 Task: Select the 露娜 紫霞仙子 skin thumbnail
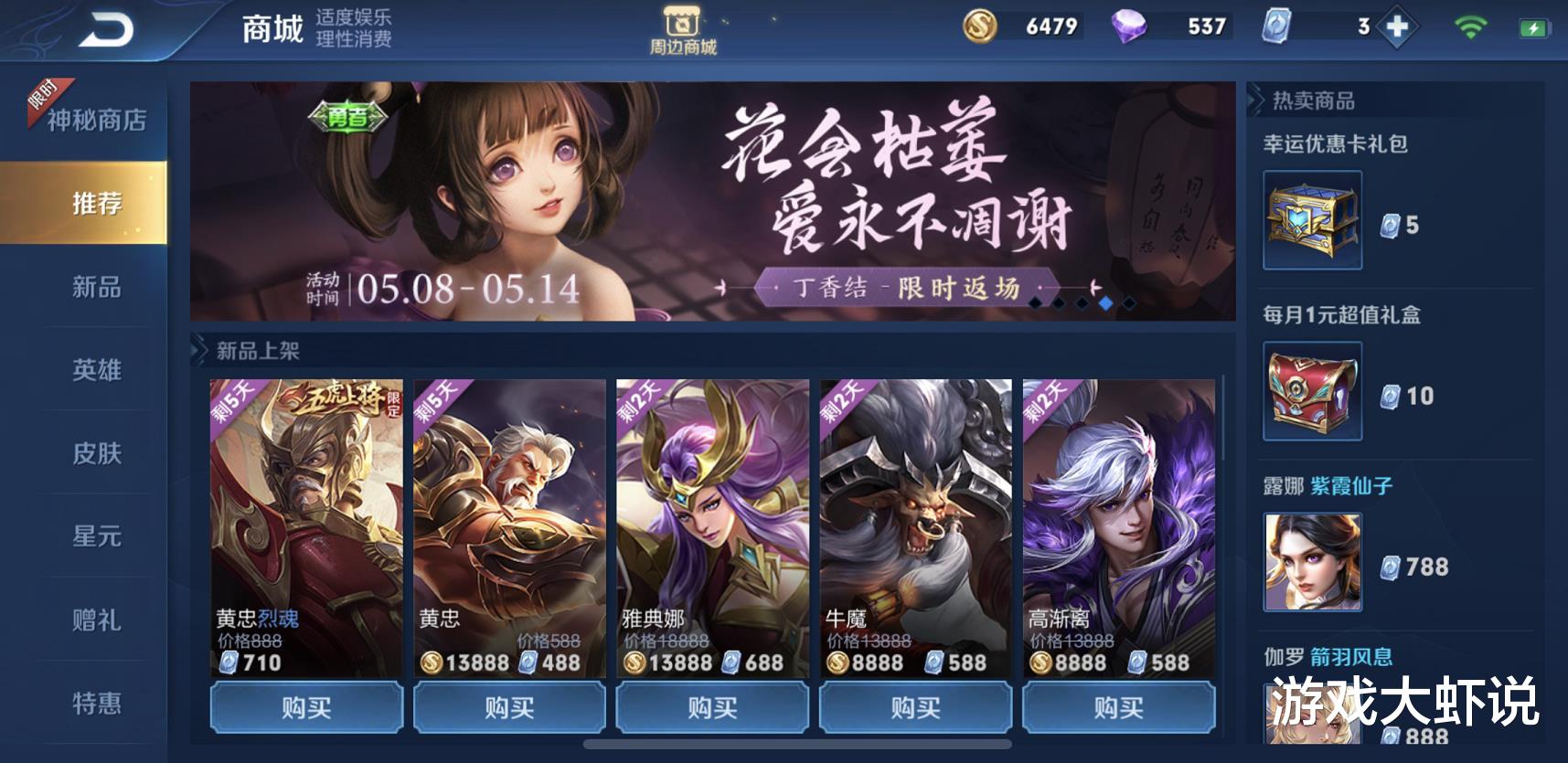(x=1311, y=562)
